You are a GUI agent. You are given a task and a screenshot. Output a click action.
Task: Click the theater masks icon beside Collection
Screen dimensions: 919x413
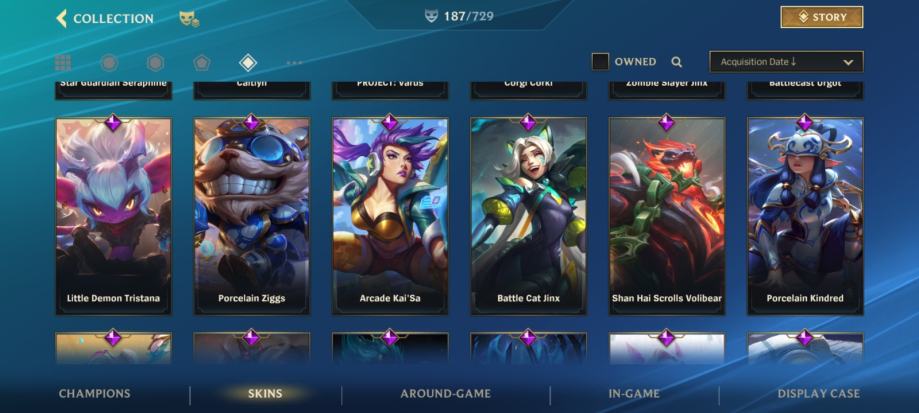(187, 18)
